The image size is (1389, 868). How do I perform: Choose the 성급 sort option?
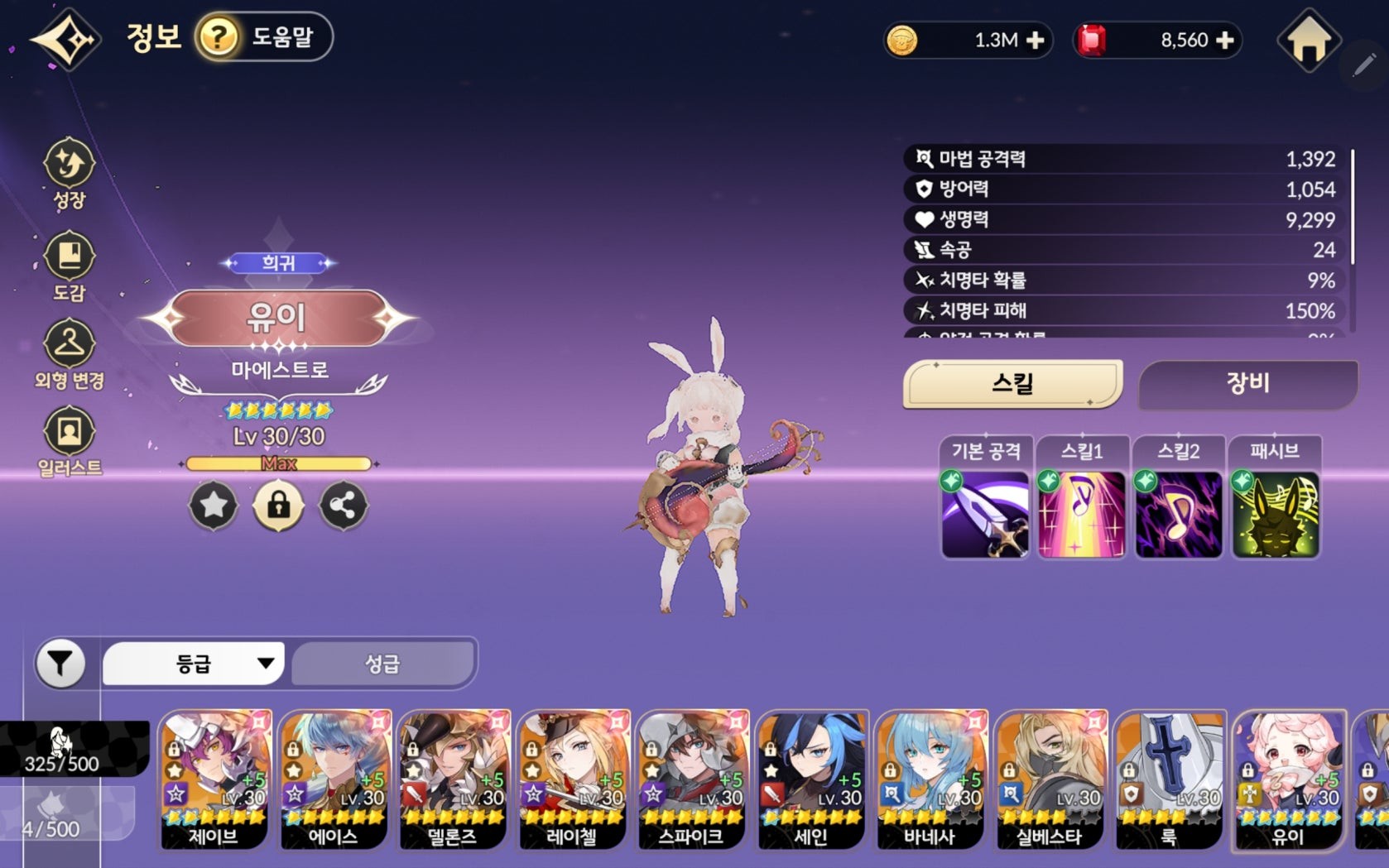(382, 663)
